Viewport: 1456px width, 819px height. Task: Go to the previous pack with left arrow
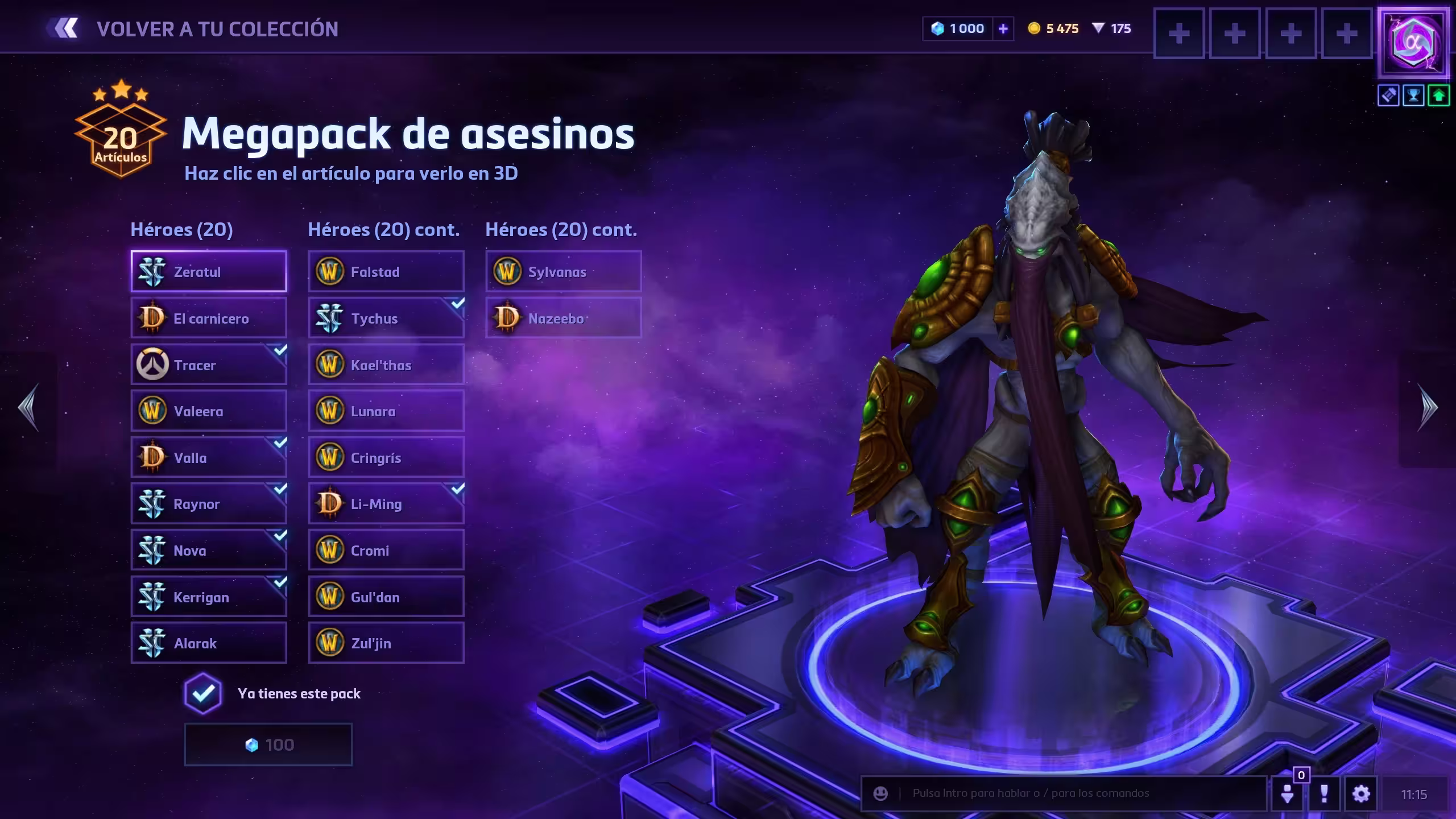pyautogui.click(x=28, y=407)
